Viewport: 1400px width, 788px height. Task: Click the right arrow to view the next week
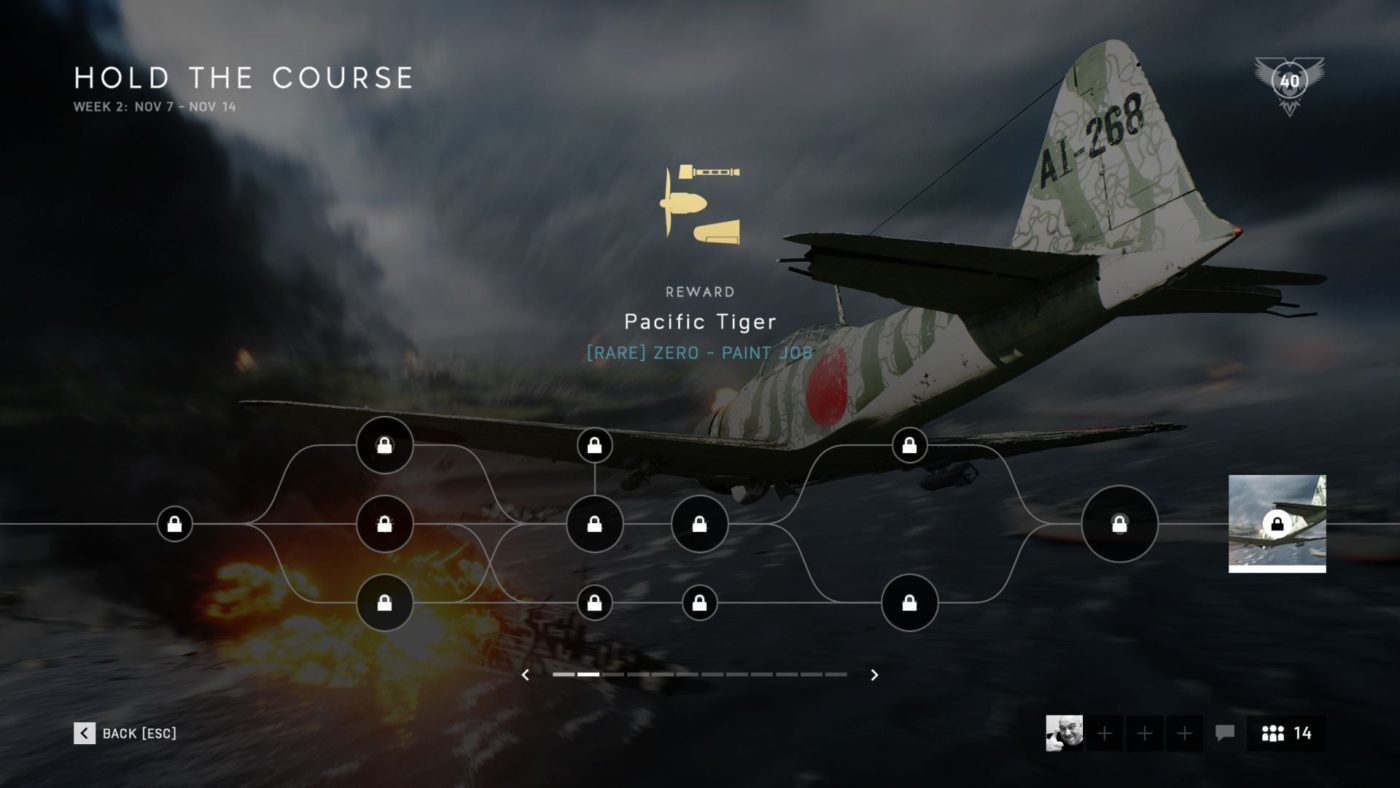click(x=873, y=675)
